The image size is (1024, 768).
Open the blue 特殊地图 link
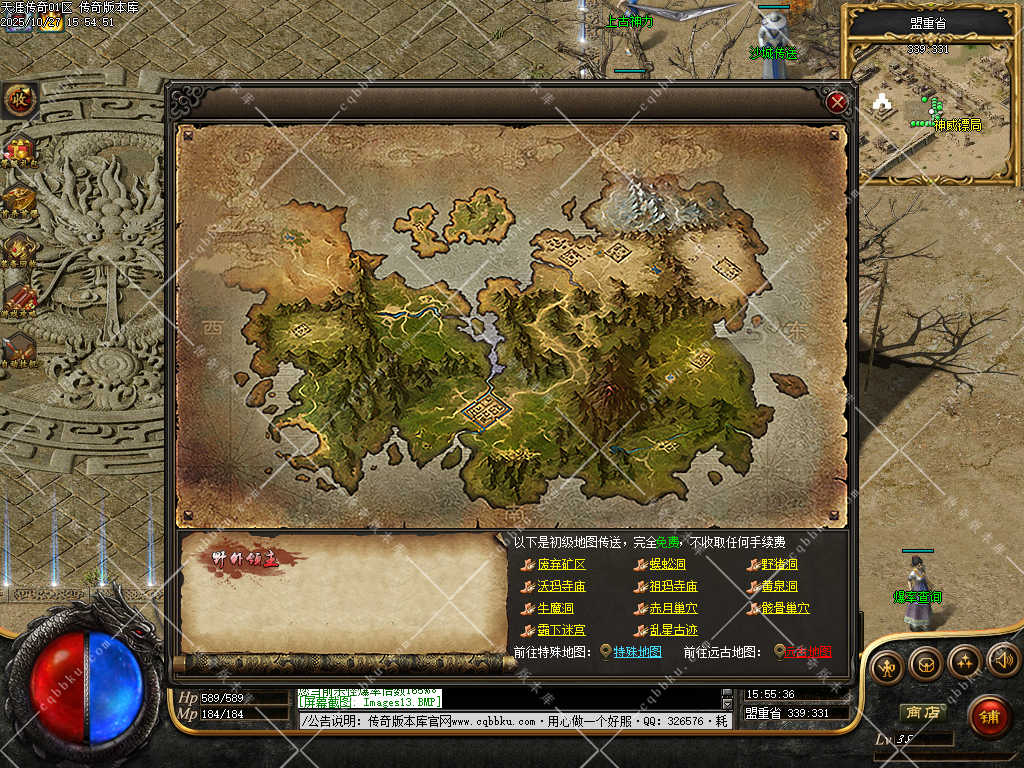(637, 652)
